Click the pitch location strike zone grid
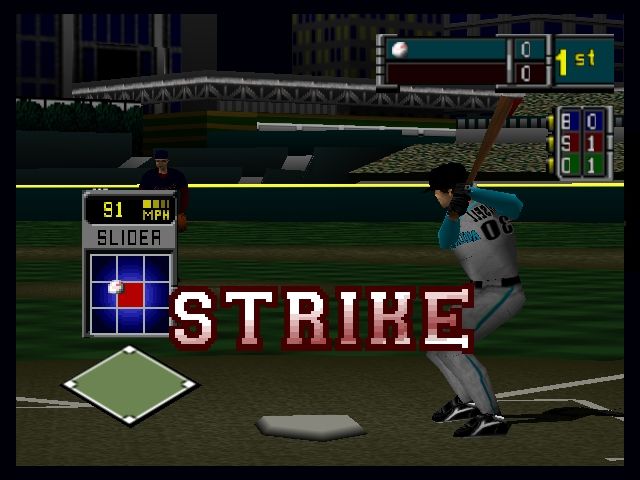The image size is (640, 480). [x=130, y=292]
